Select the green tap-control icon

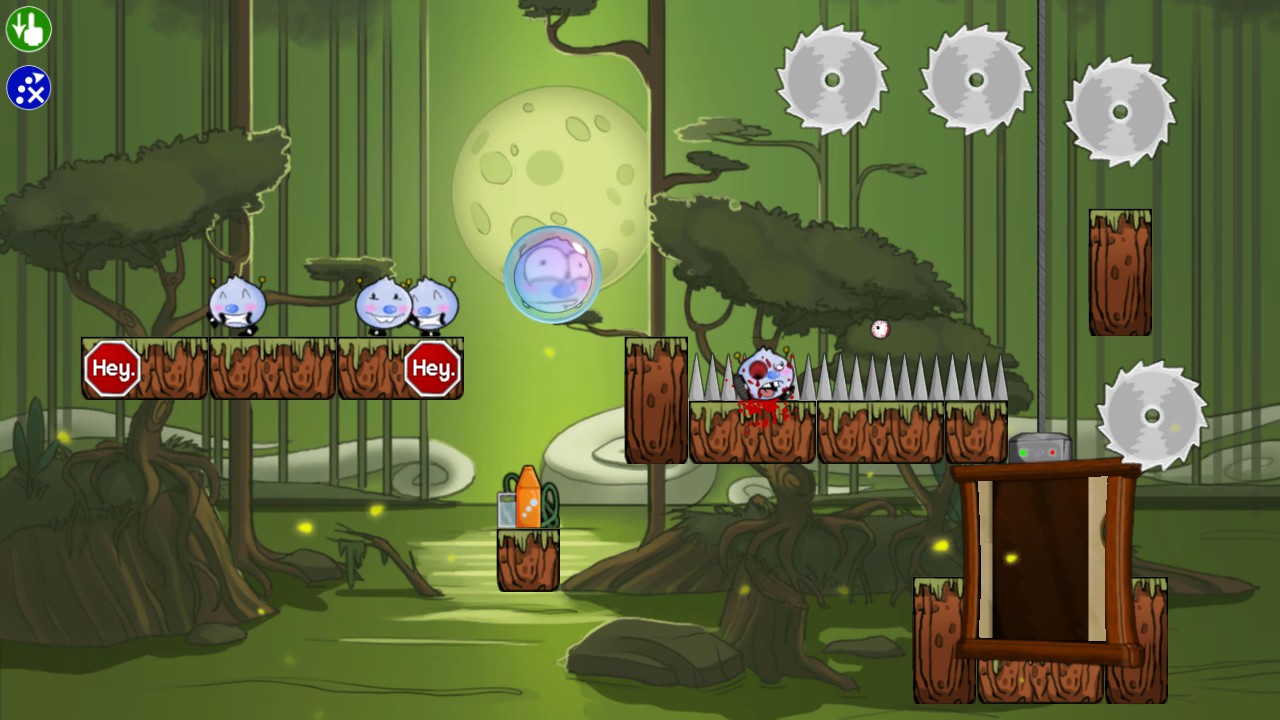pyautogui.click(x=27, y=27)
